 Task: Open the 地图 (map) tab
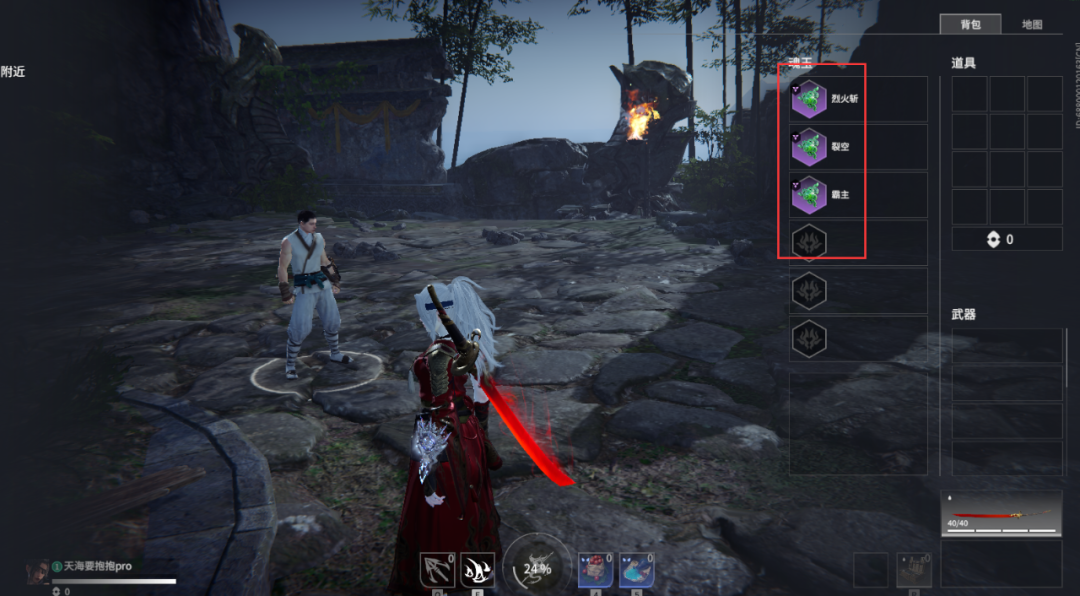(x=1031, y=24)
